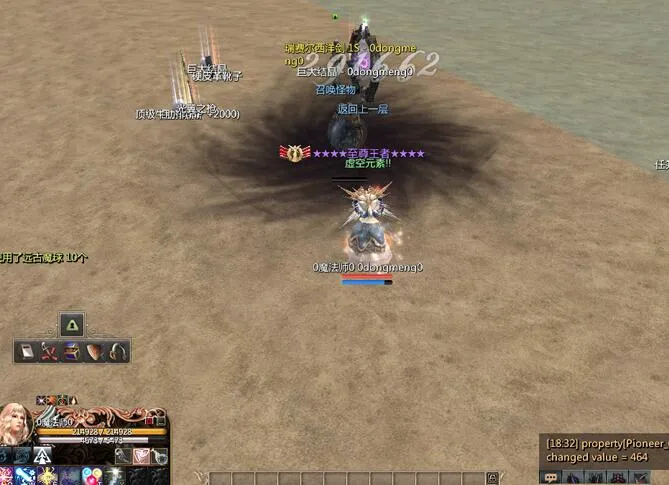Screen dimensions: 669x485
Task: Open the treasure chest inventory icon
Action: point(72,351)
